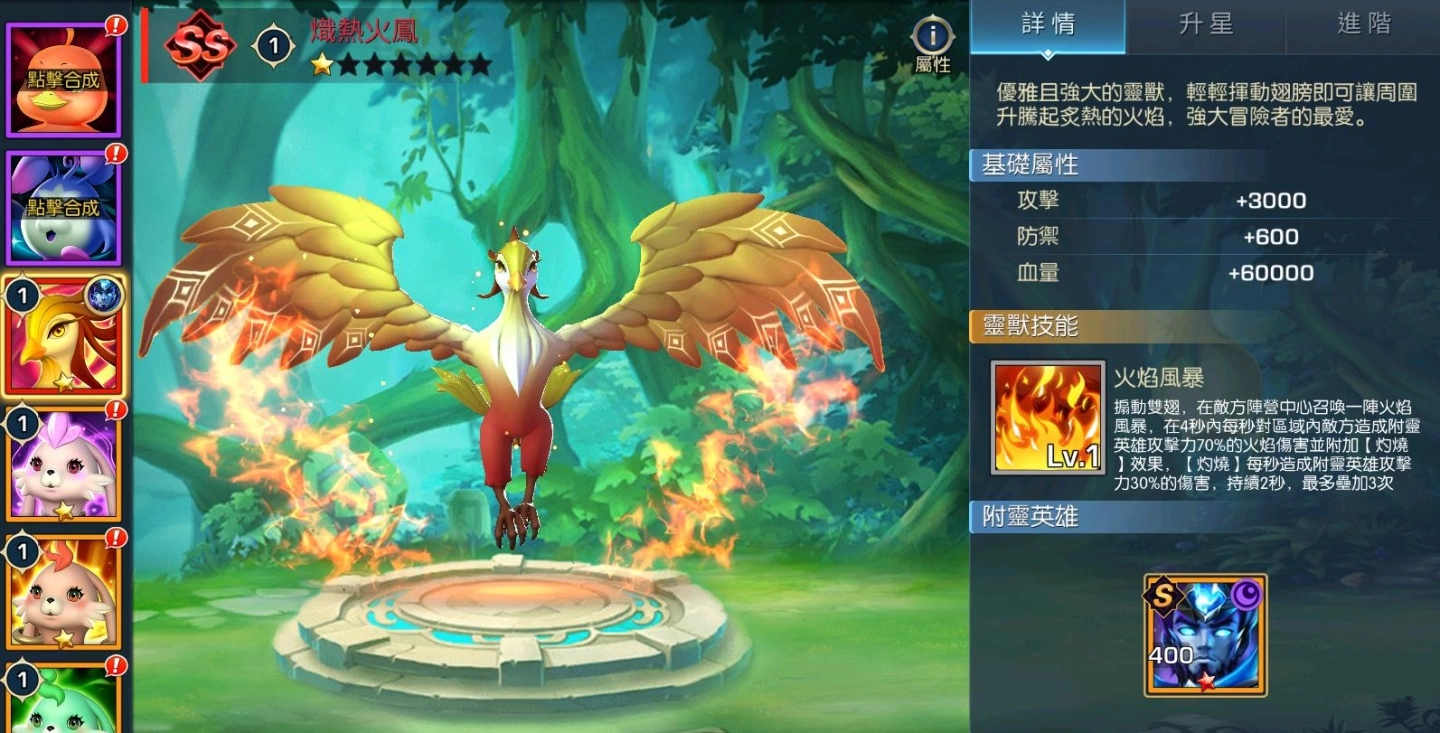Tap the S-rank hero showing 400
This screenshot has height=733, width=1440.
coord(1204,630)
